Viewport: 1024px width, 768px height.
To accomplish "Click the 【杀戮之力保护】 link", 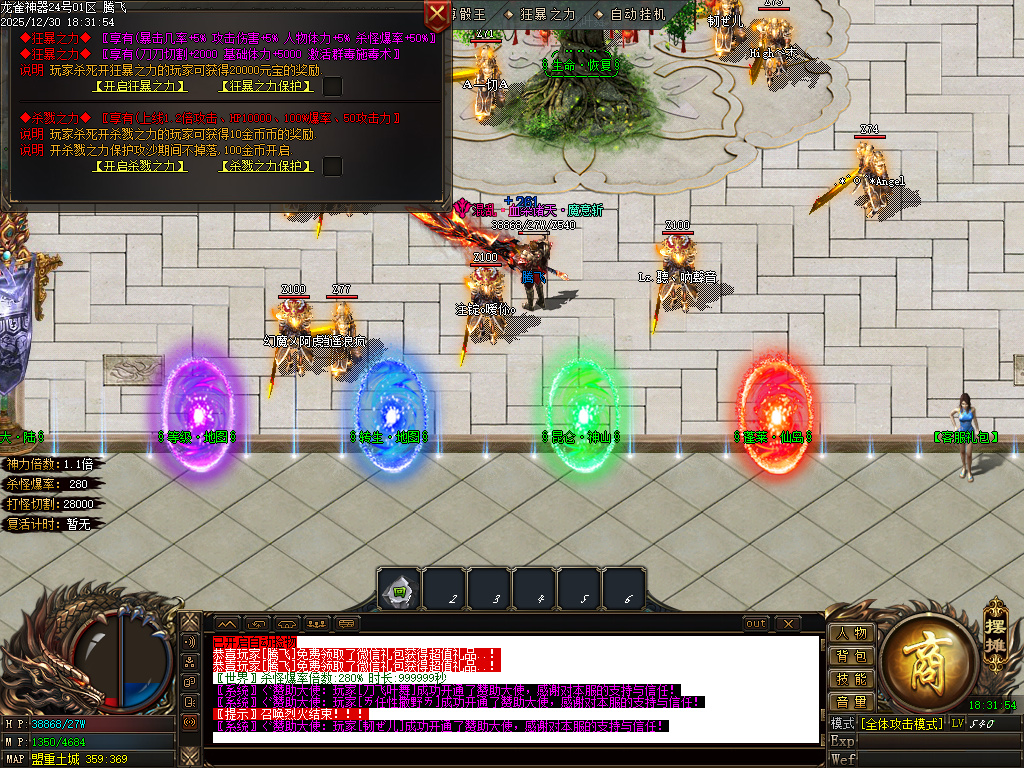I will point(264,166).
